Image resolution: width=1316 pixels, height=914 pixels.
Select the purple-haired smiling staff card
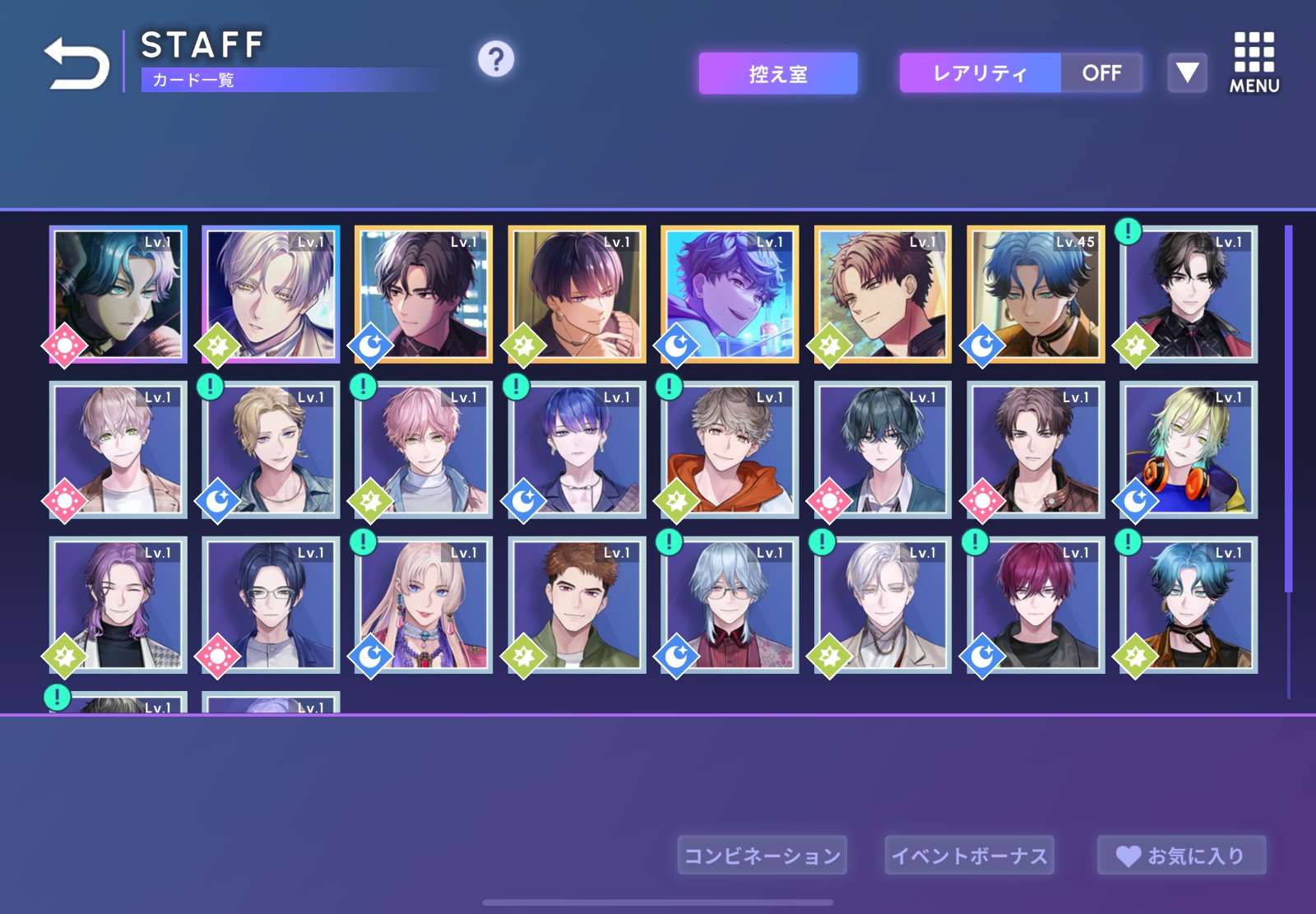118,605
